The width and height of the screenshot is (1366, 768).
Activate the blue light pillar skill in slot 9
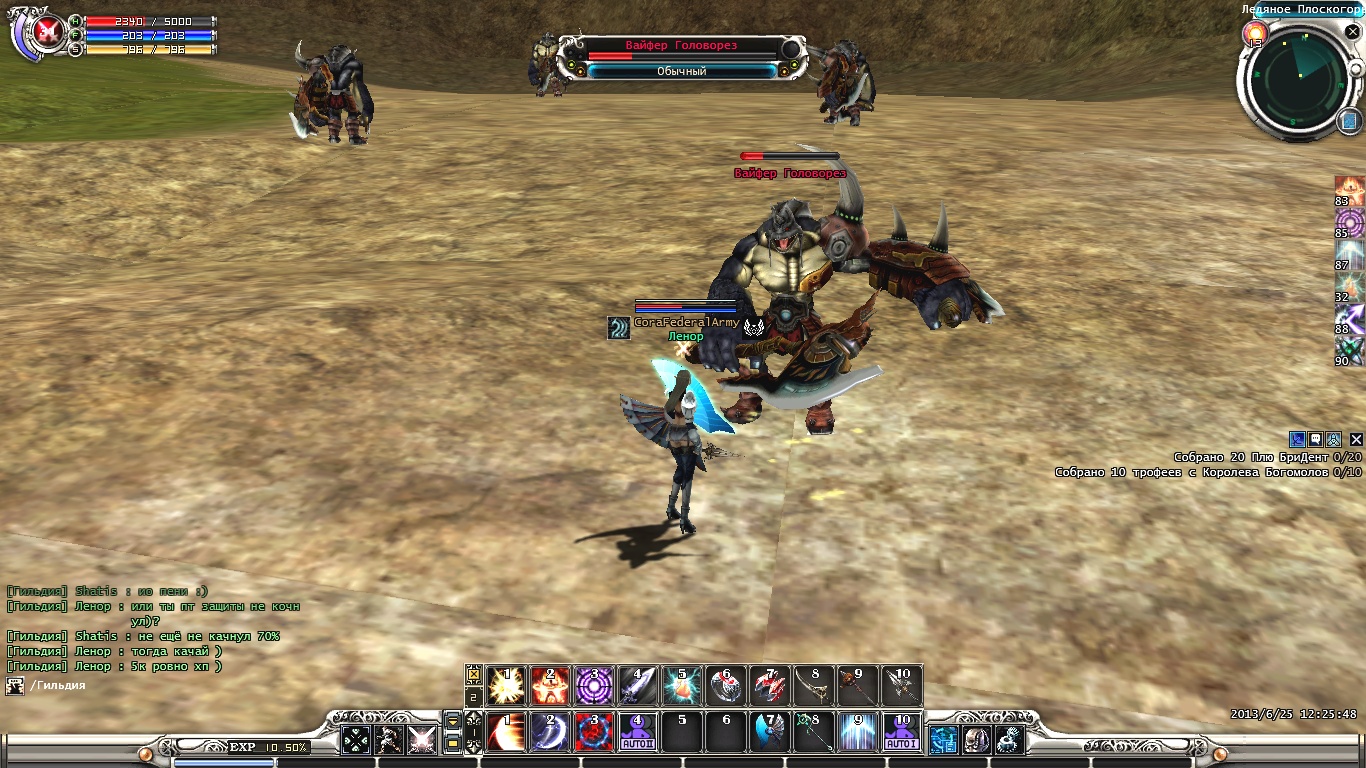(859, 733)
